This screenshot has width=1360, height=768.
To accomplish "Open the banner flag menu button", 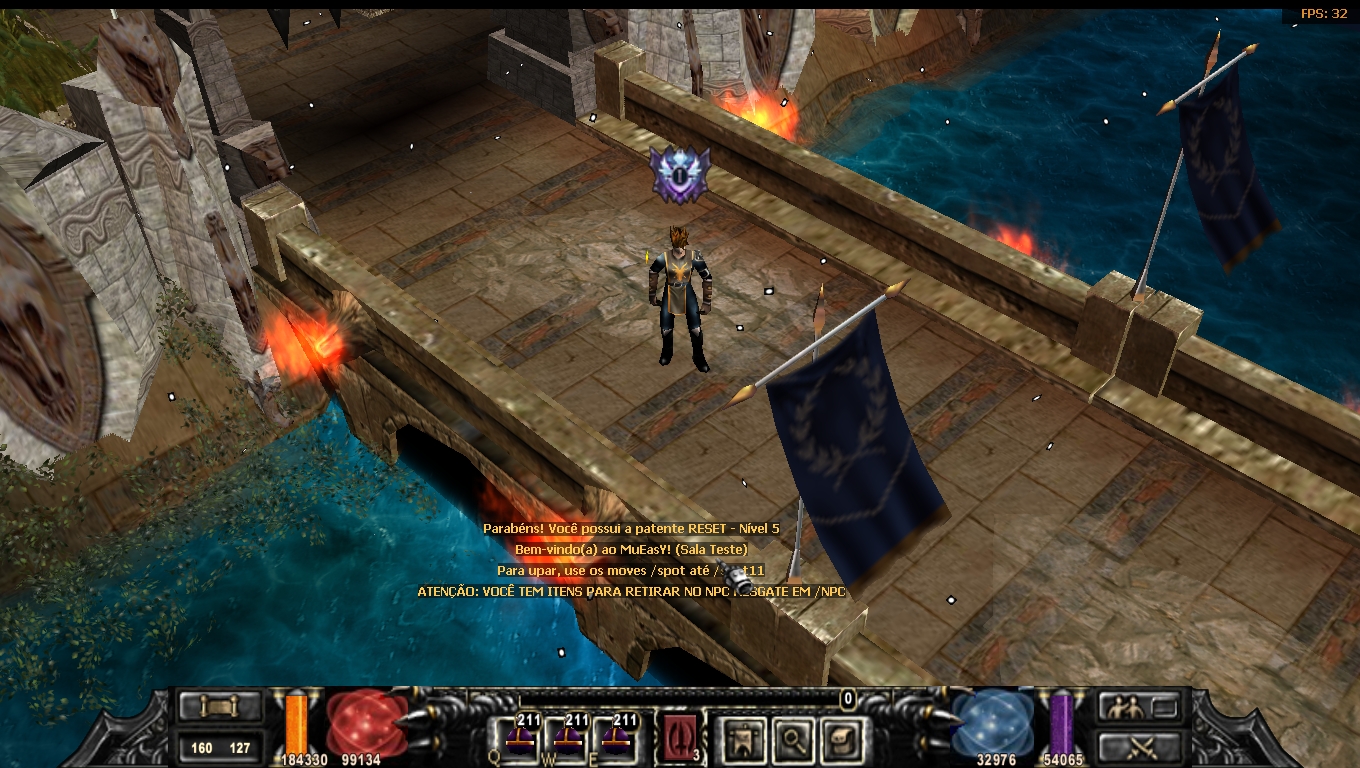I will [745, 740].
